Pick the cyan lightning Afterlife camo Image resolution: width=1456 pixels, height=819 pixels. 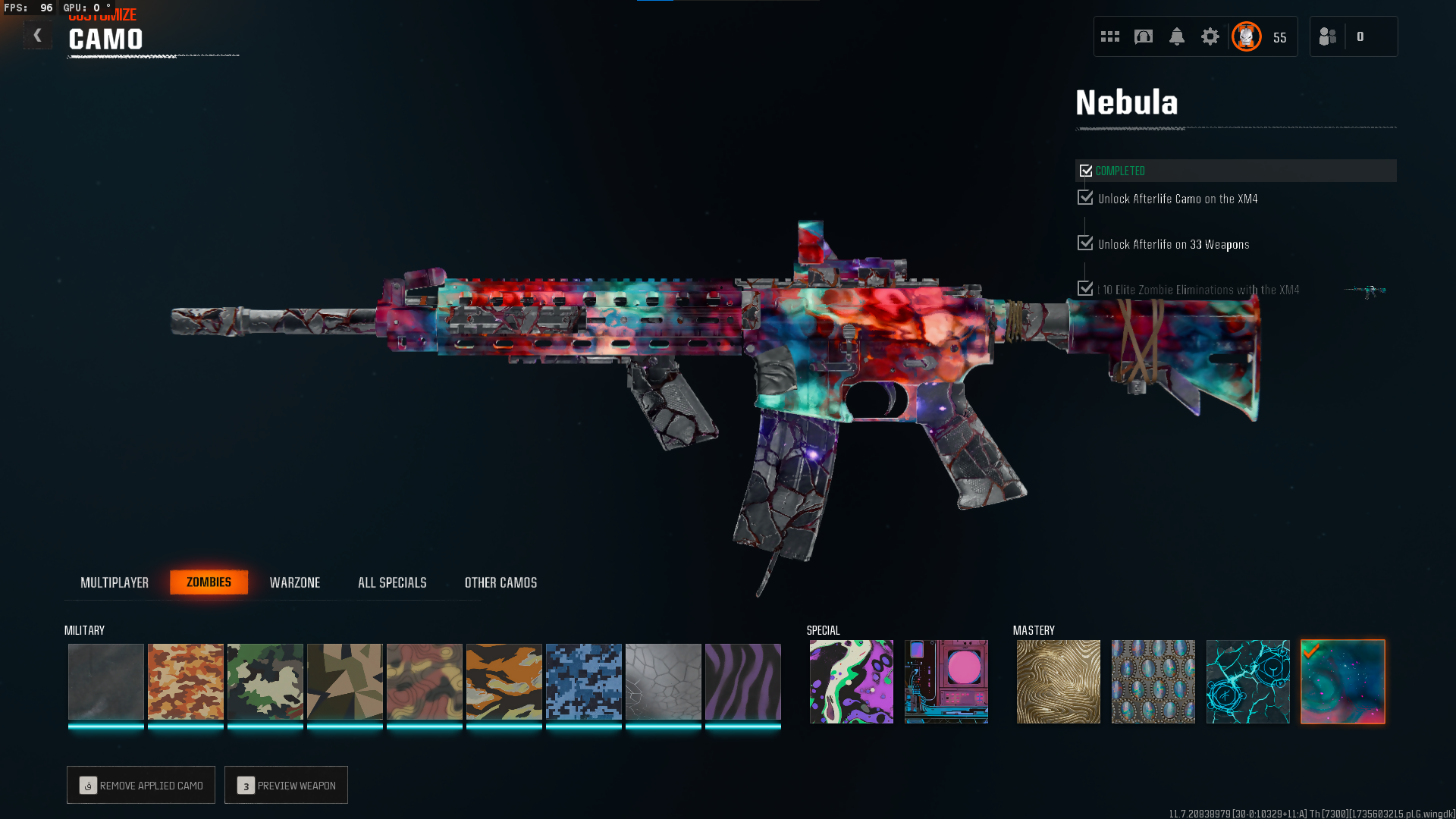point(1247,681)
